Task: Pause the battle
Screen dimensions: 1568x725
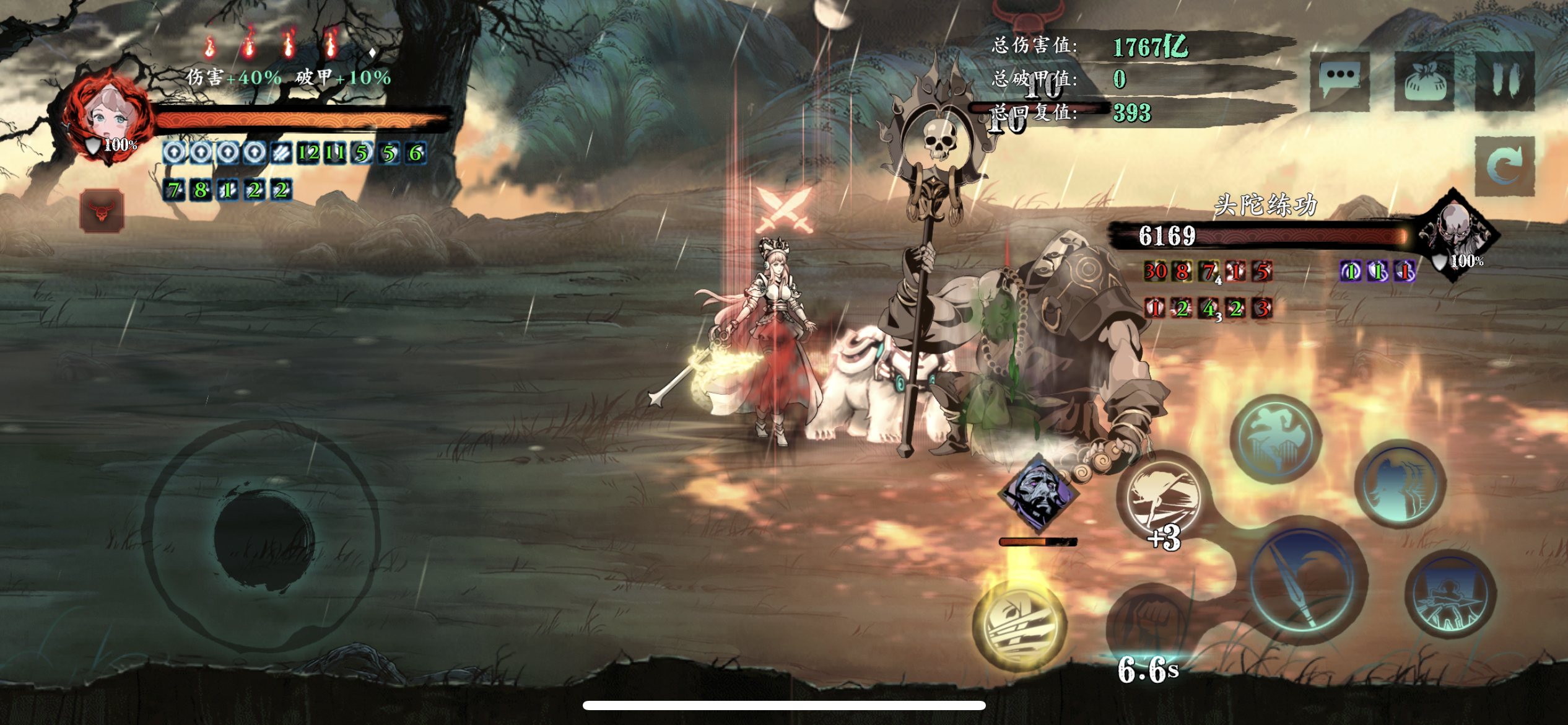Action: [1505, 81]
